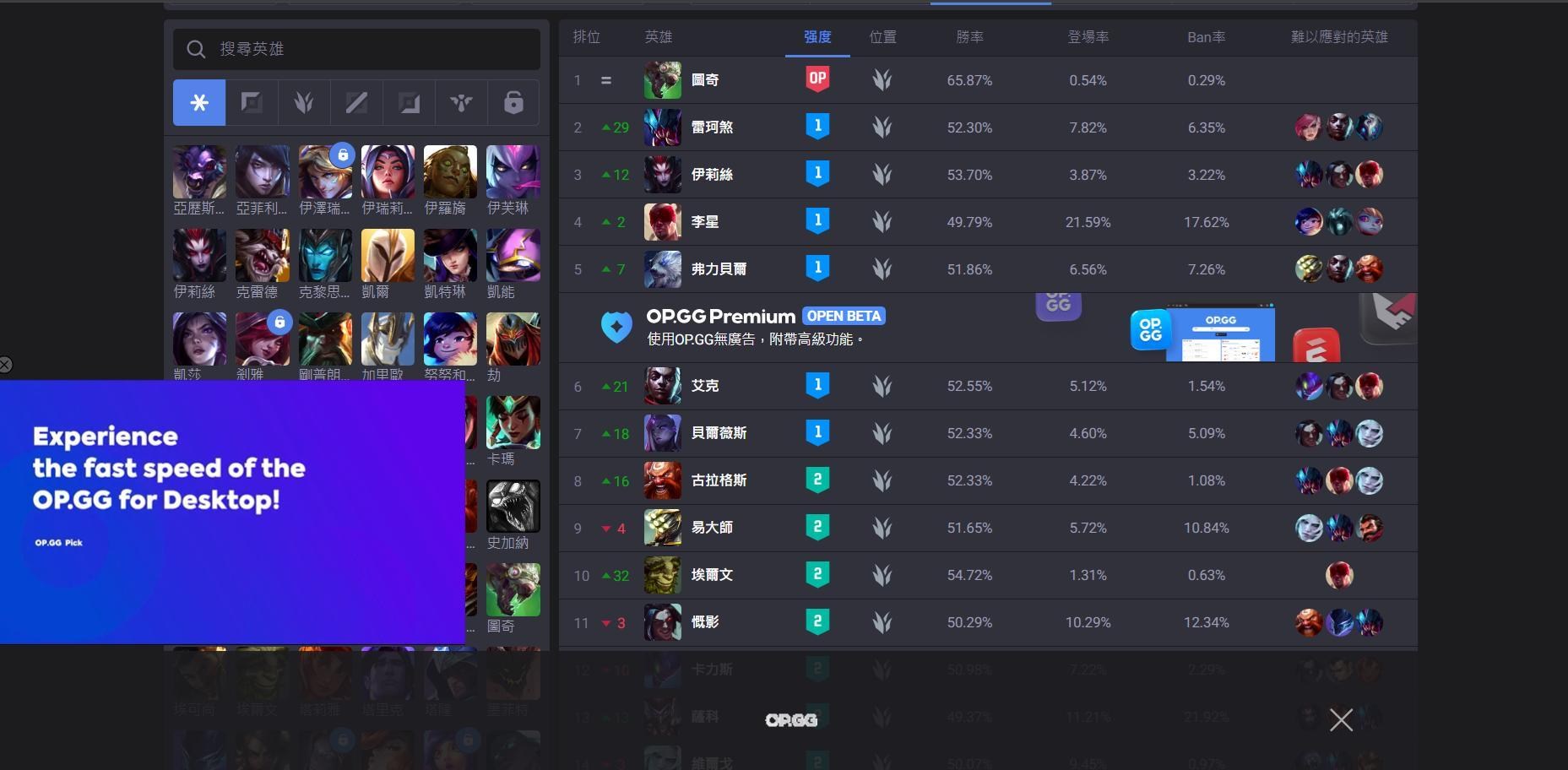
Task: Filter champions by the Support position icon
Action: coord(461,102)
